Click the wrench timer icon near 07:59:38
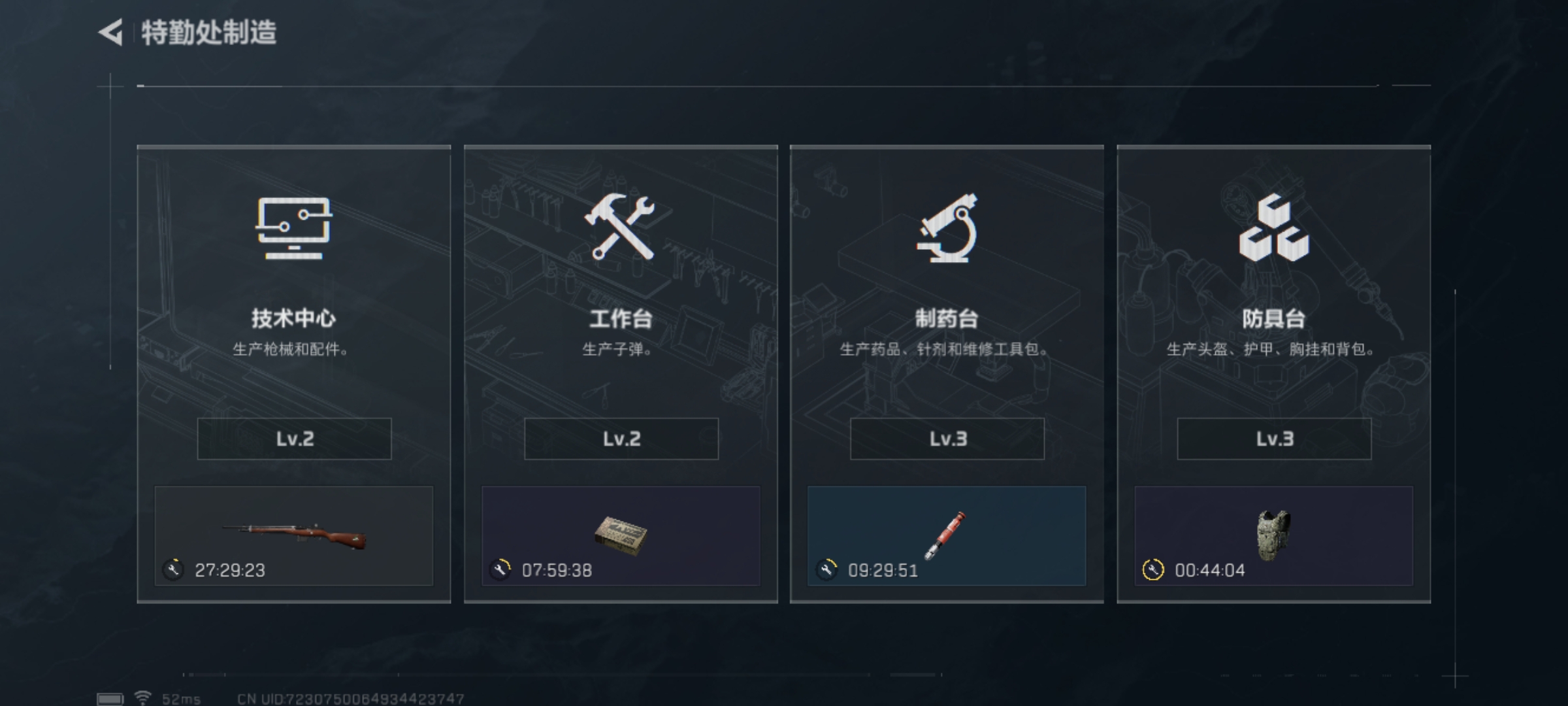Image resolution: width=1568 pixels, height=706 pixels. click(x=499, y=569)
